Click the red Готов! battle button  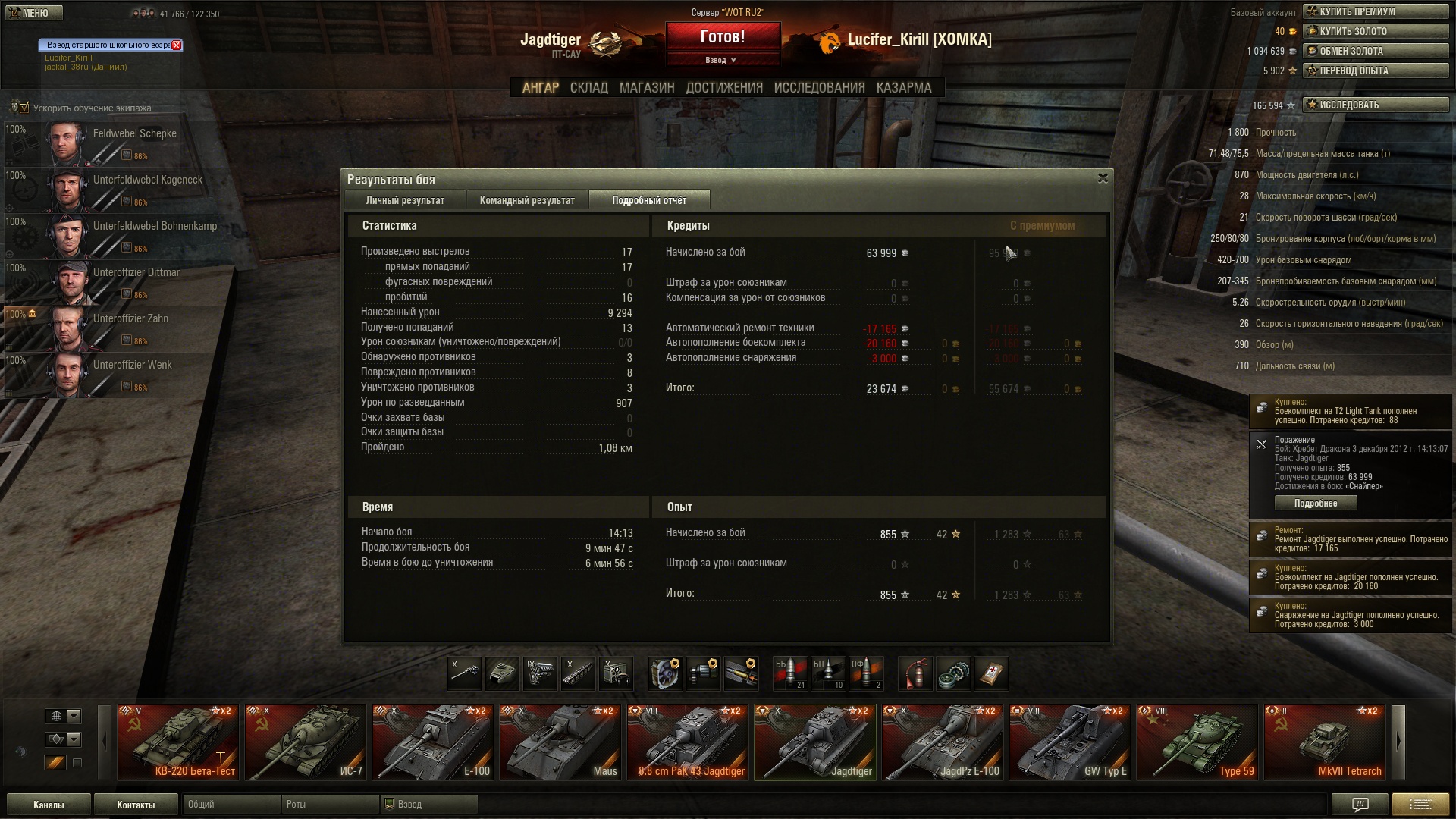[723, 37]
